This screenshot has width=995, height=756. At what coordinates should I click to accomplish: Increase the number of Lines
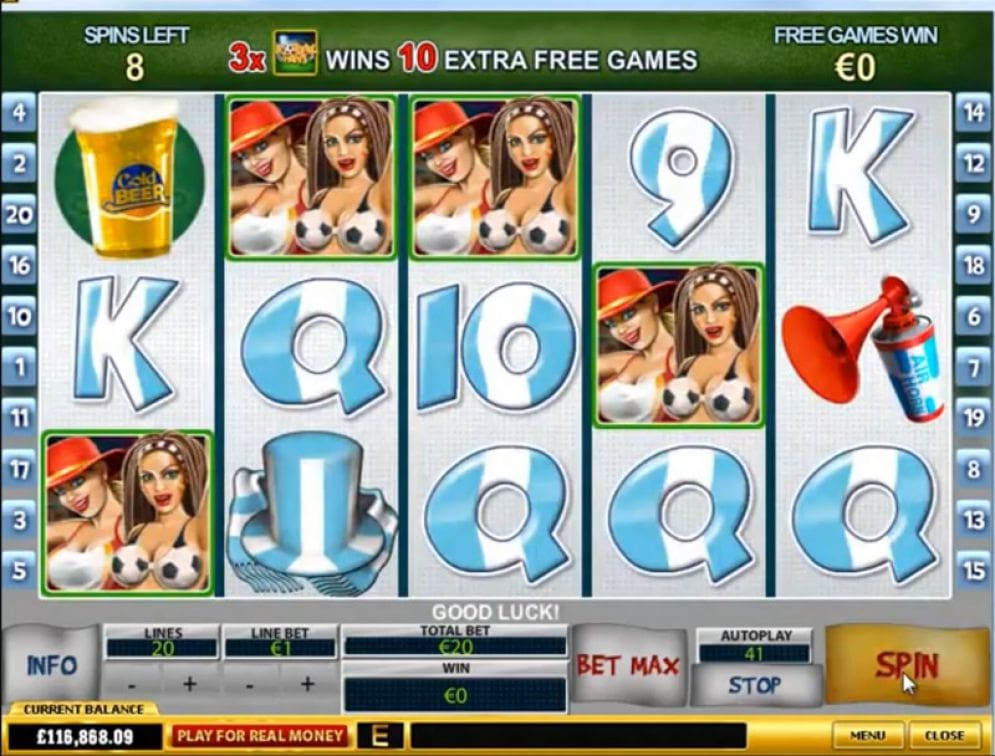tap(190, 684)
